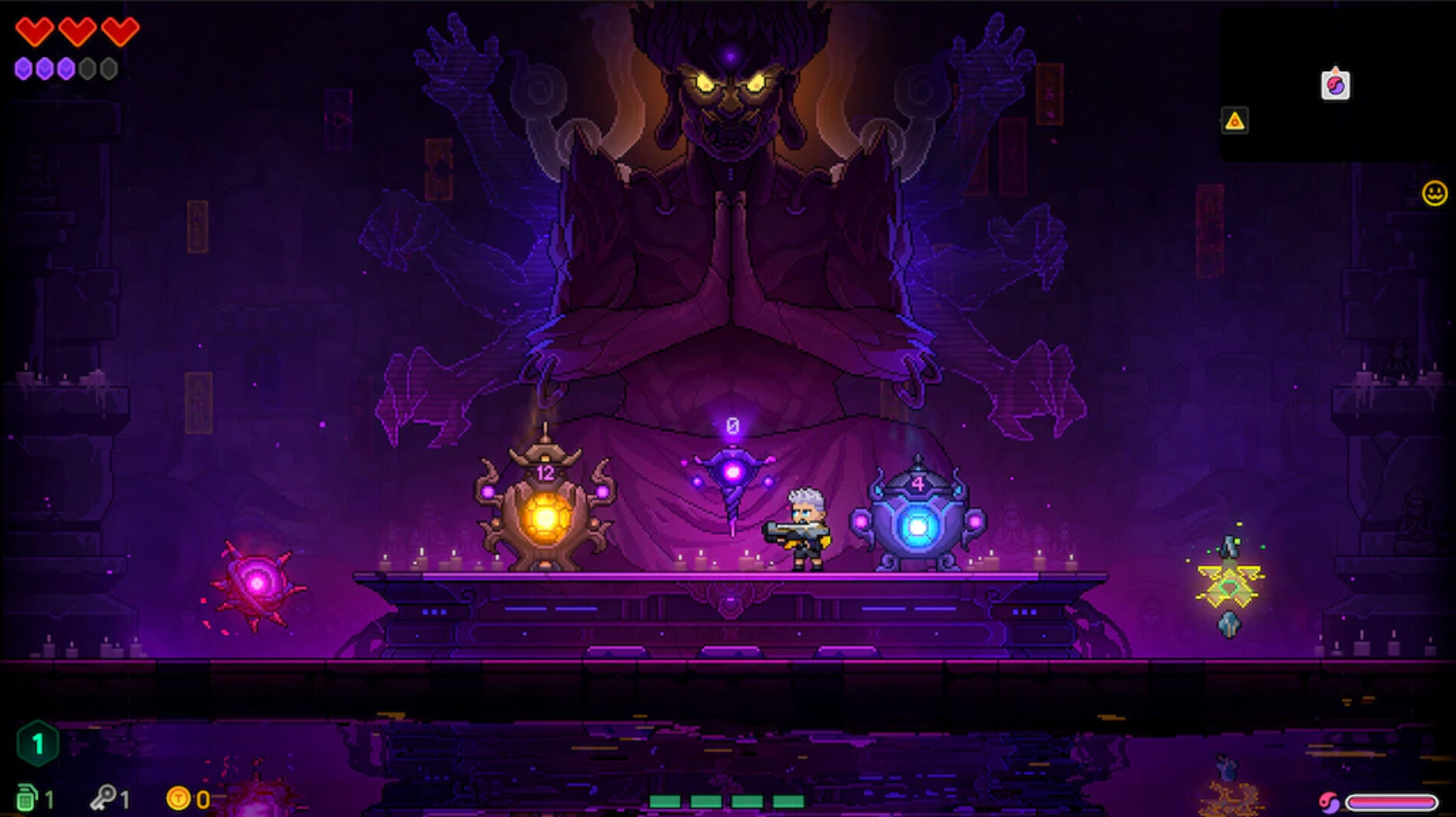Toggle the rightmost gray empty shield slot
Screen dimensions: 1456x817
point(110,69)
